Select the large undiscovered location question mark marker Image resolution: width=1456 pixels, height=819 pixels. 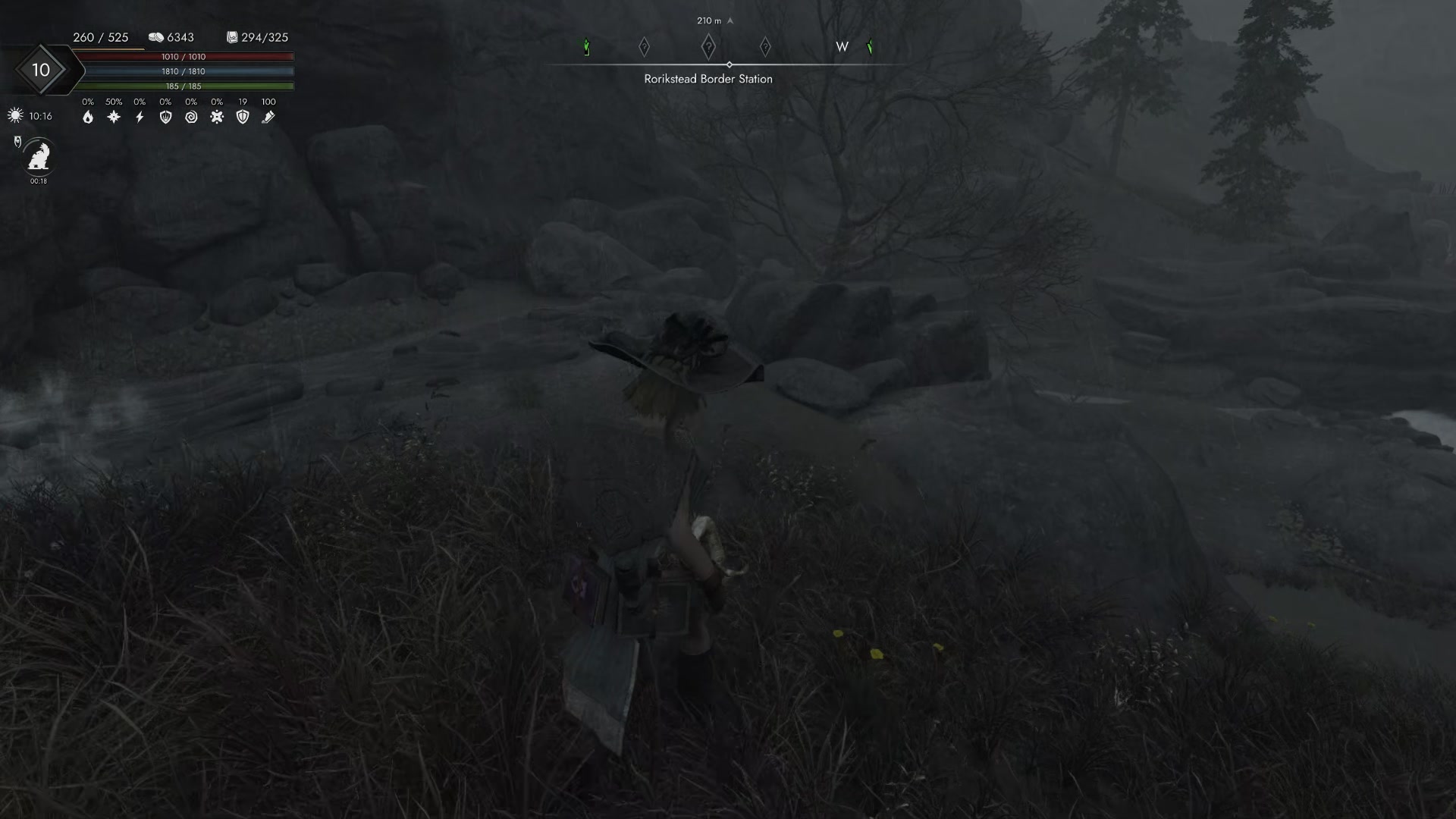[708, 45]
